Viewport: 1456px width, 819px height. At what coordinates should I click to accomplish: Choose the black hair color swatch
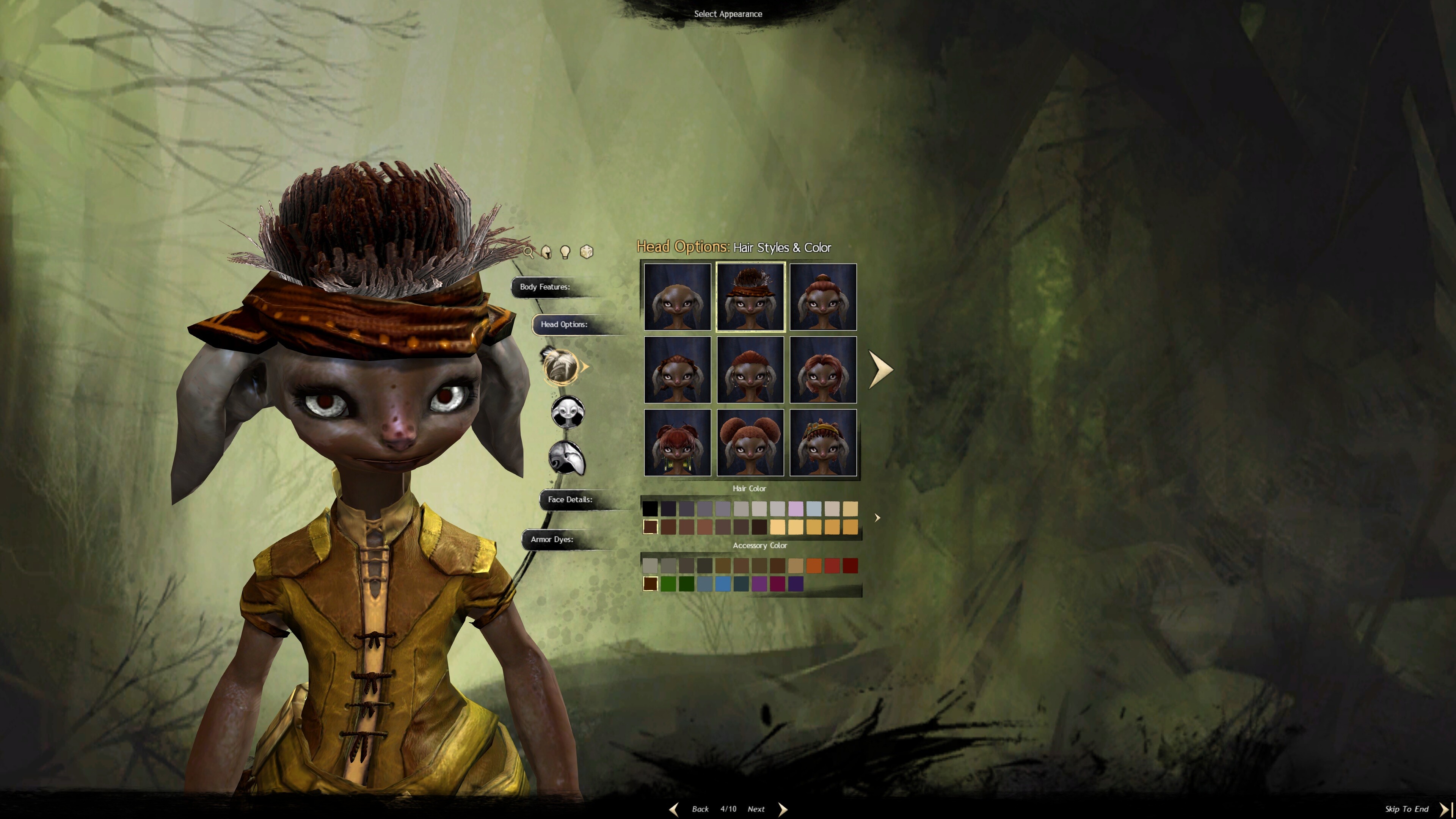(x=650, y=509)
